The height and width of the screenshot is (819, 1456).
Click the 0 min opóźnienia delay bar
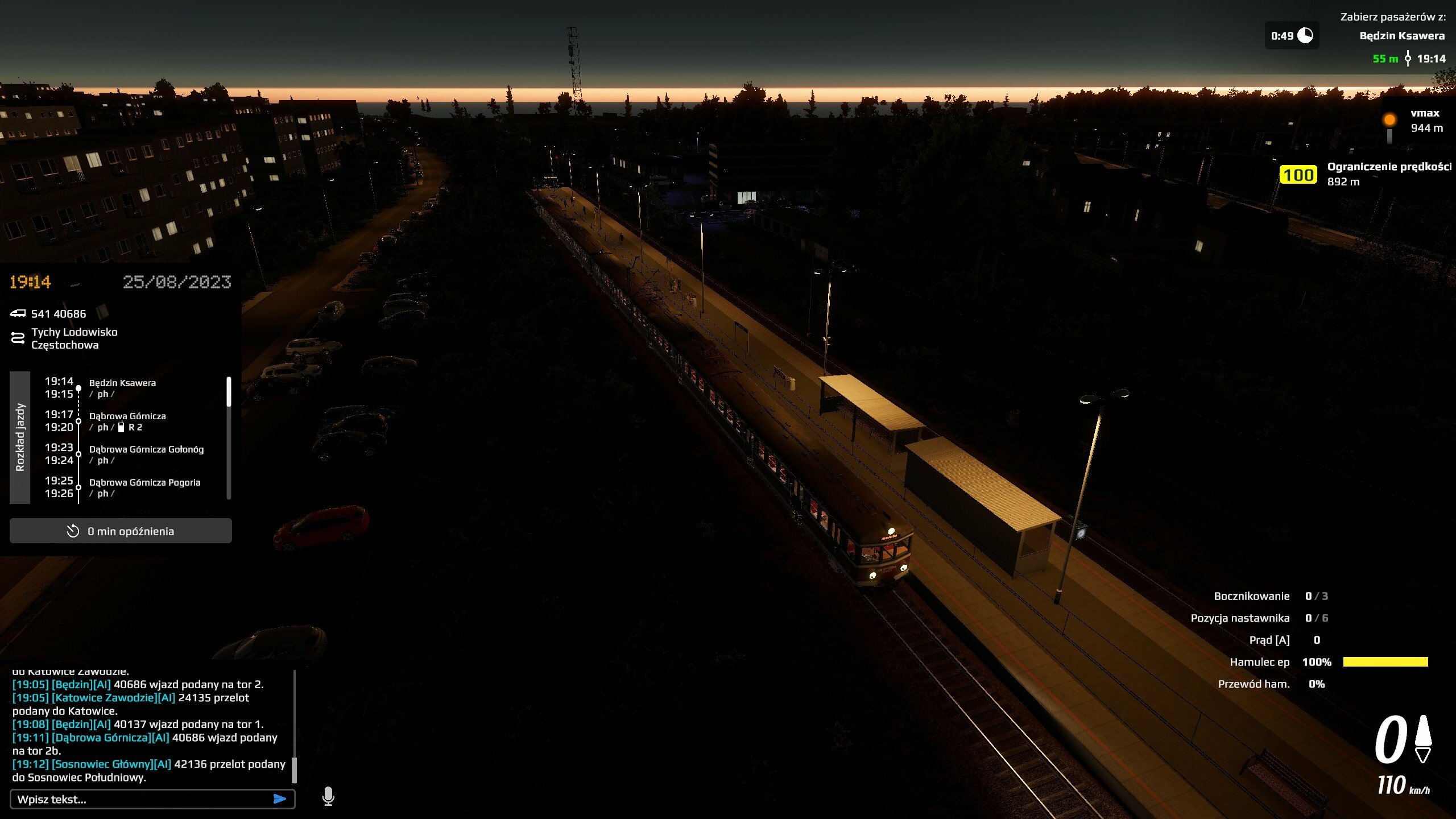(x=121, y=531)
